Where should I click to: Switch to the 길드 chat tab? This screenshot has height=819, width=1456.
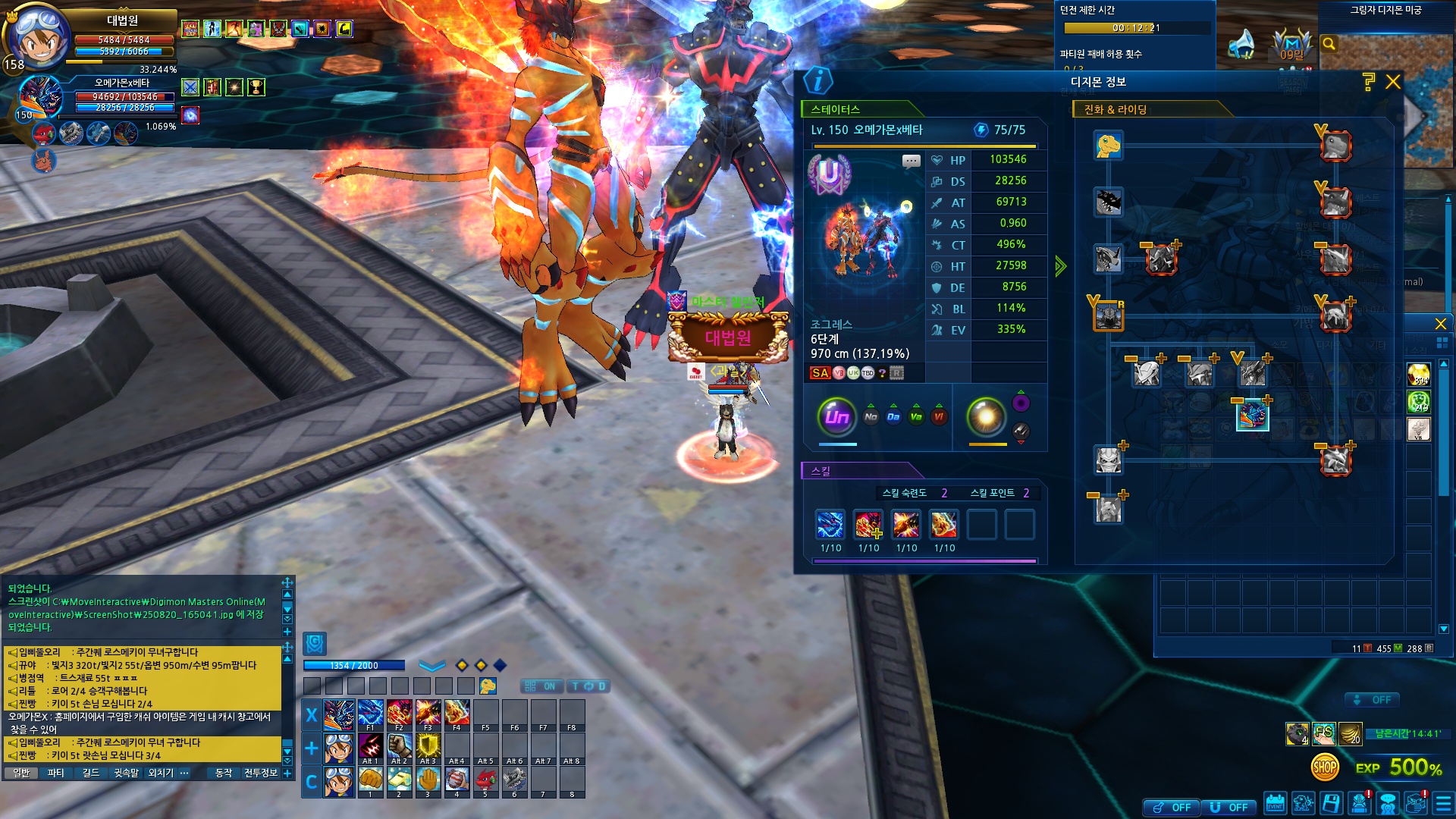click(x=91, y=773)
